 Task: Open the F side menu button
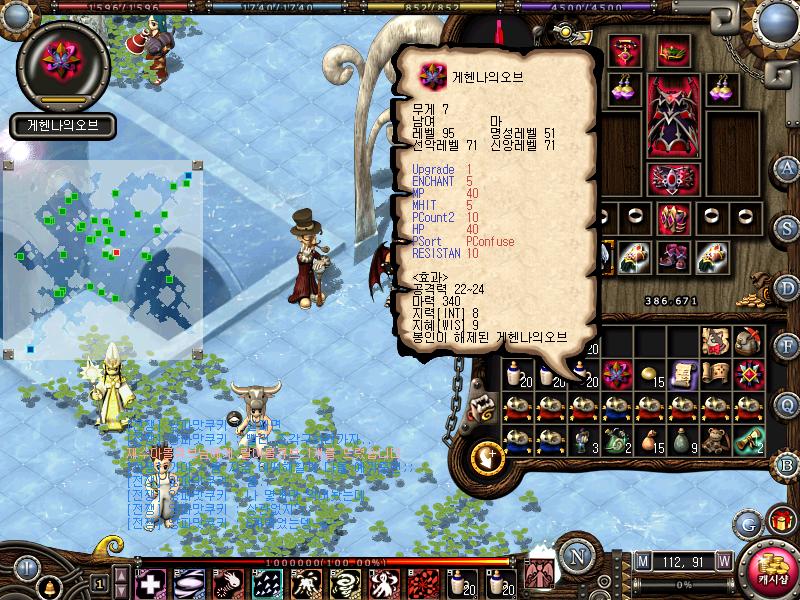coord(788,345)
